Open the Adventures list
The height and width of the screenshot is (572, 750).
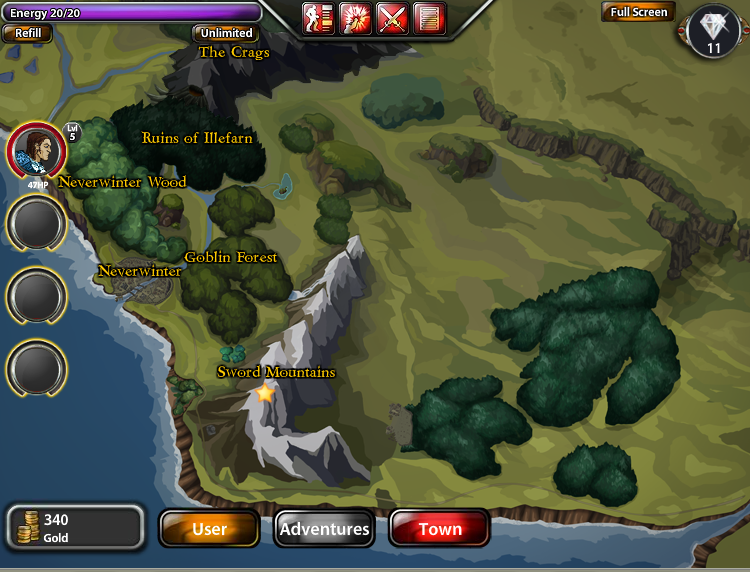pos(324,529)
